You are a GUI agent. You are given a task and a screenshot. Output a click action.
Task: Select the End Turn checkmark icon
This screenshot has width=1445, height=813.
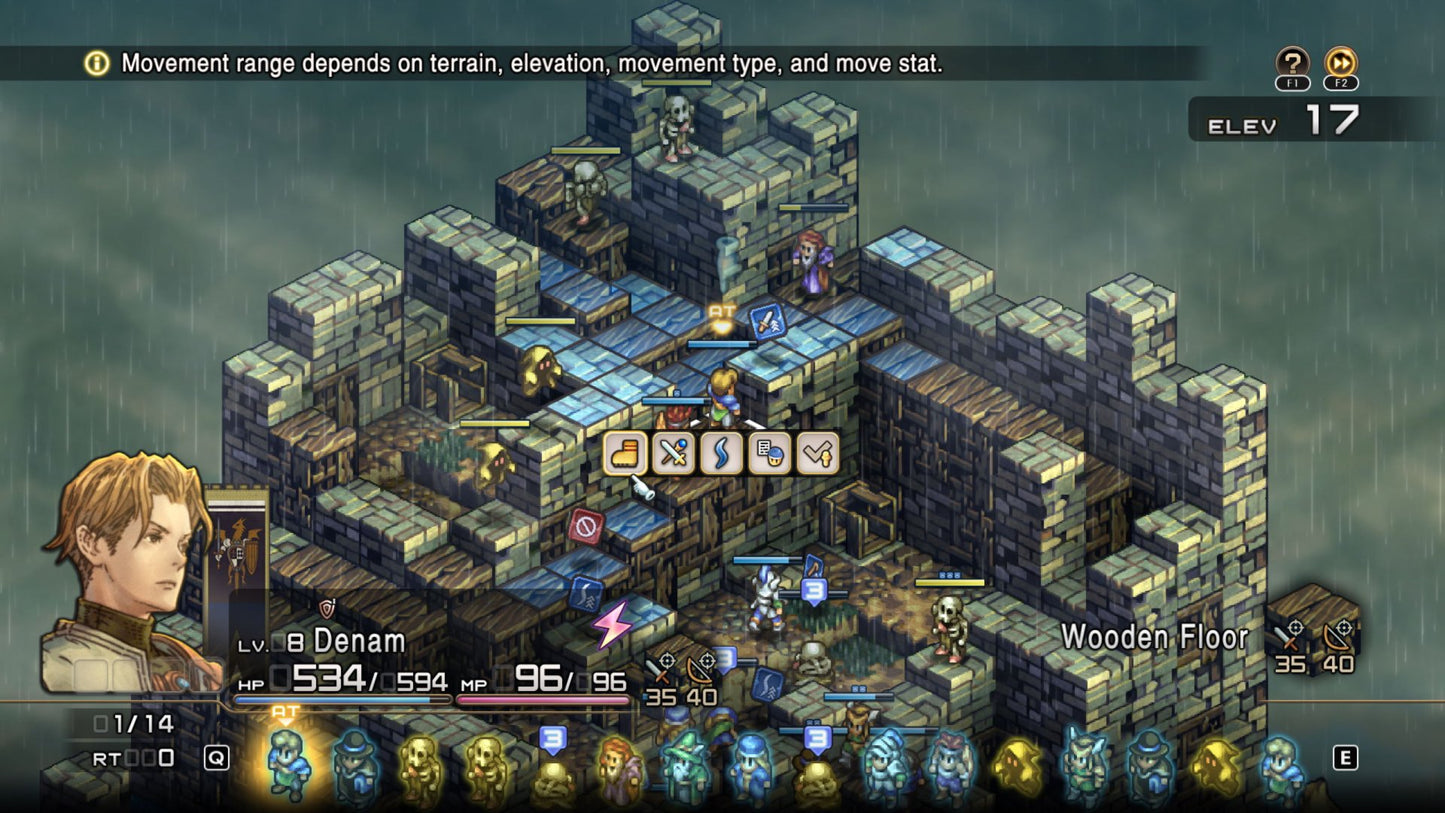816,453
